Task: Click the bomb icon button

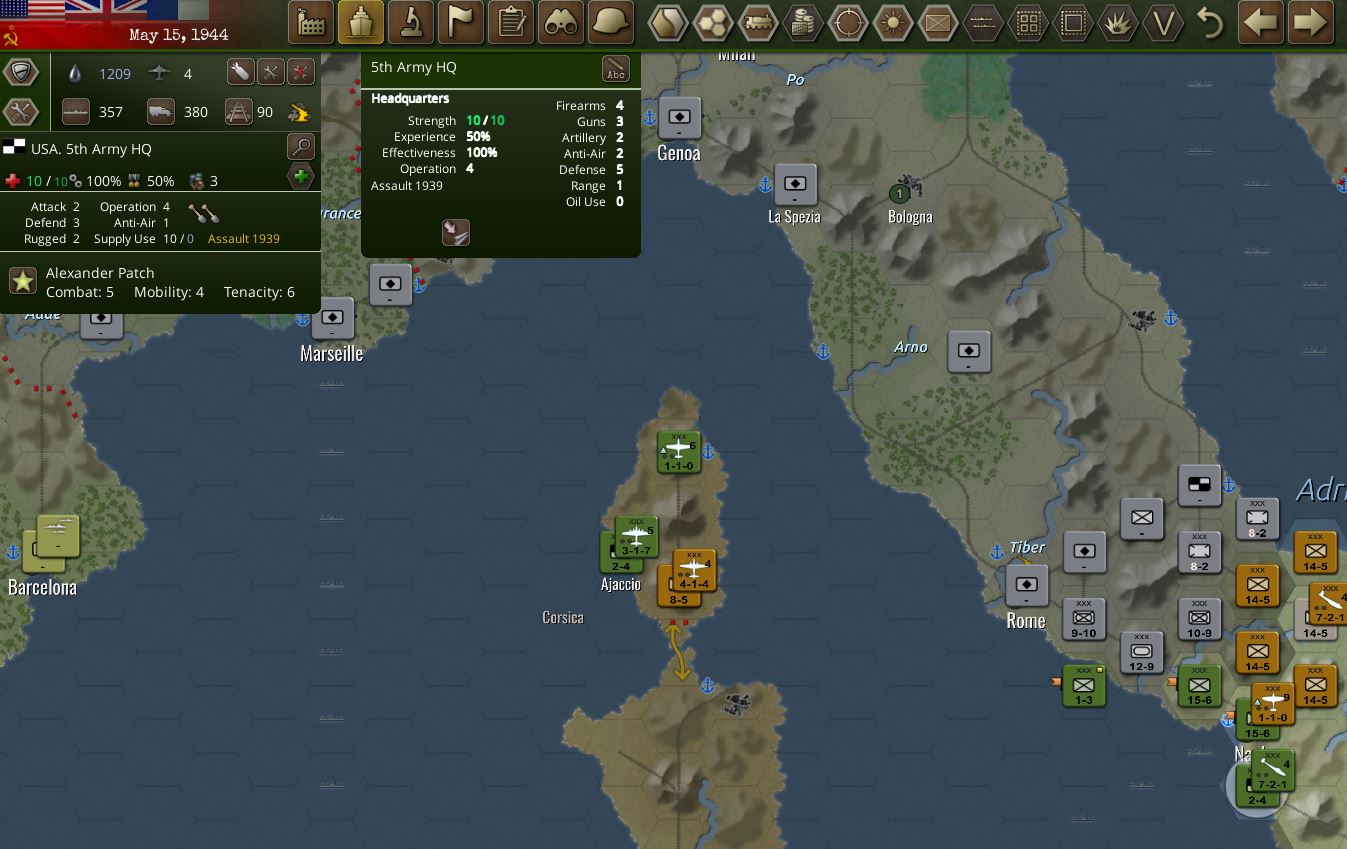Action: pos(240,72)
